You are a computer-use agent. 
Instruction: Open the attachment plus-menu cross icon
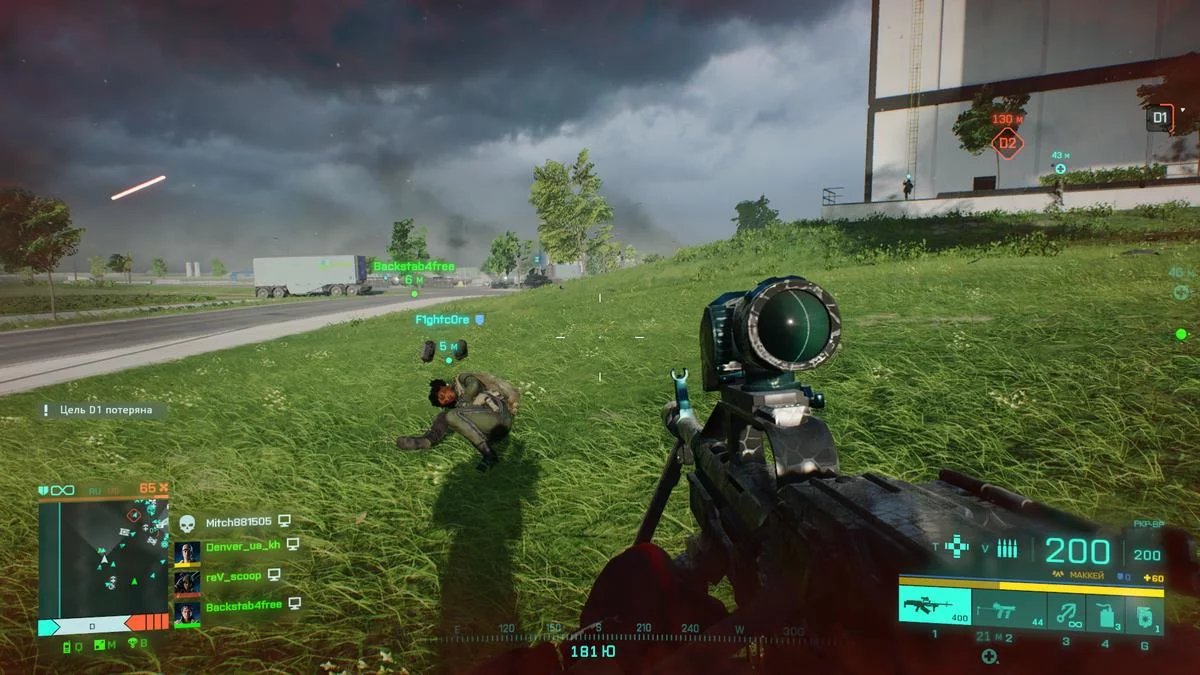[x=958, y=547]
